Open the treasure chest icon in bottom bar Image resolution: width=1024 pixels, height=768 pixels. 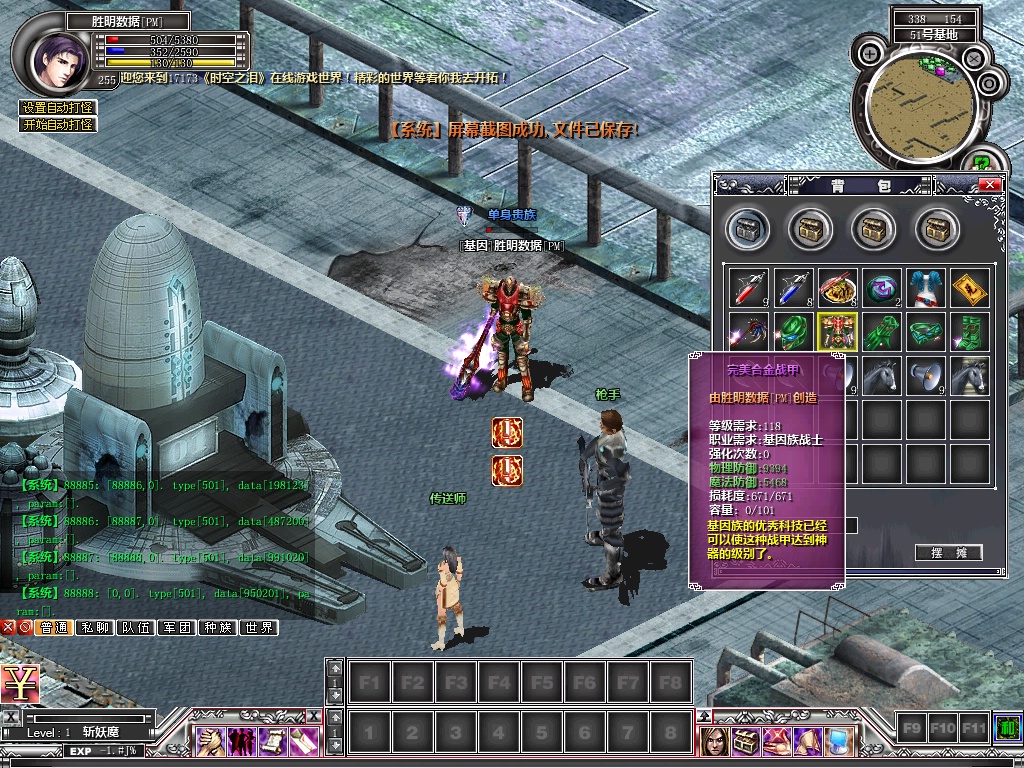745,741
